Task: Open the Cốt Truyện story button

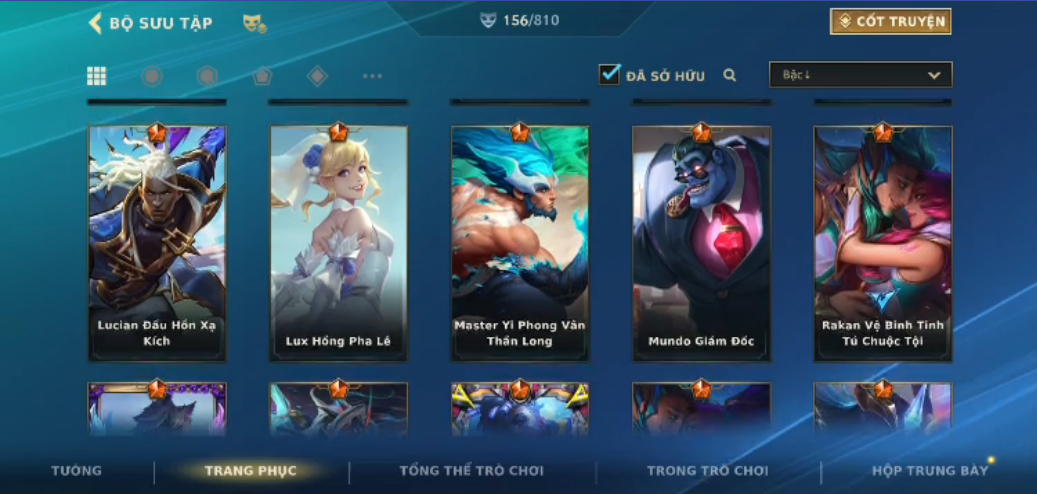Action: pos(890,21)
